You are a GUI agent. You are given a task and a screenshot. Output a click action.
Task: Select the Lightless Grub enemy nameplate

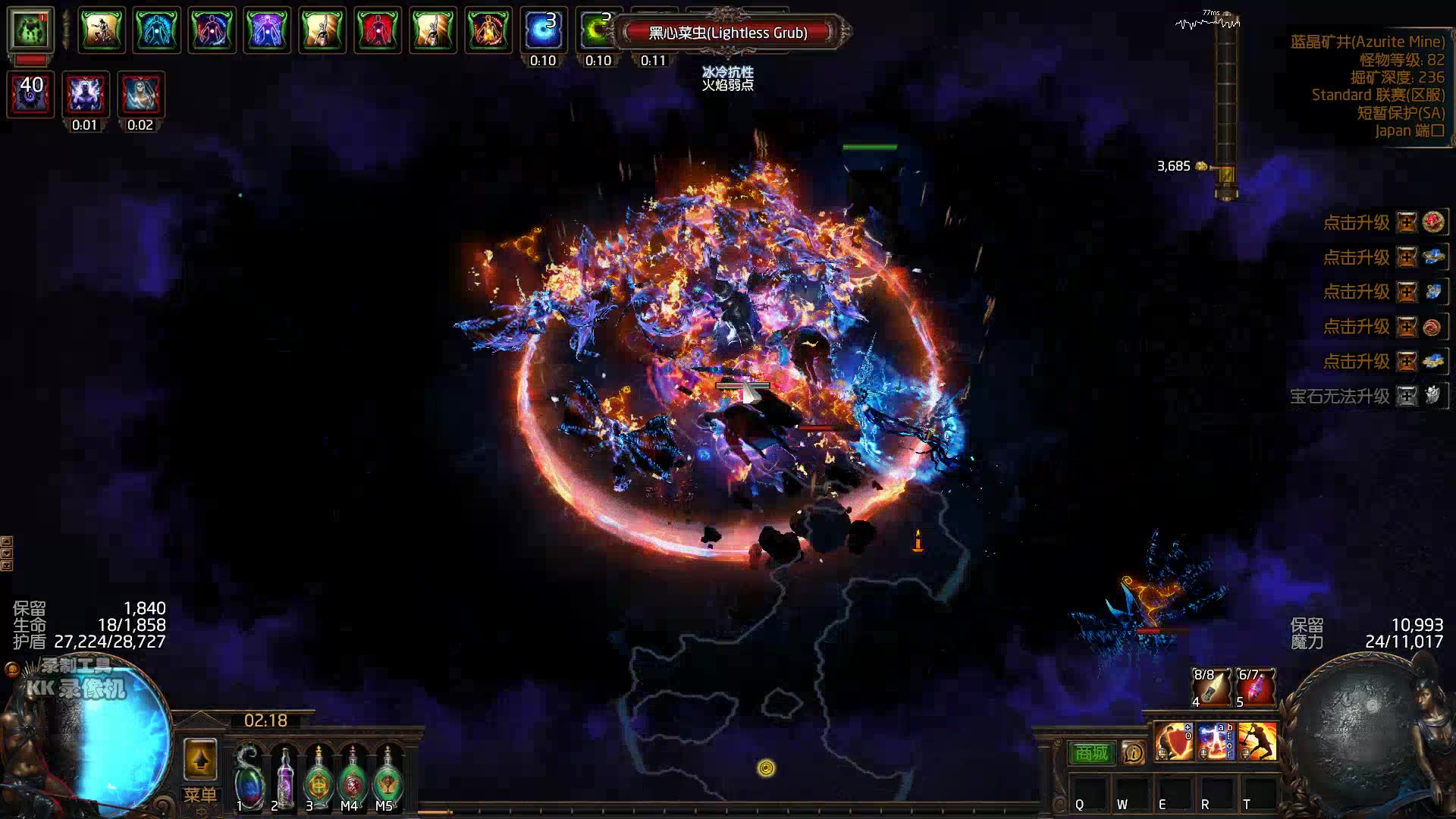coord(728,33)
